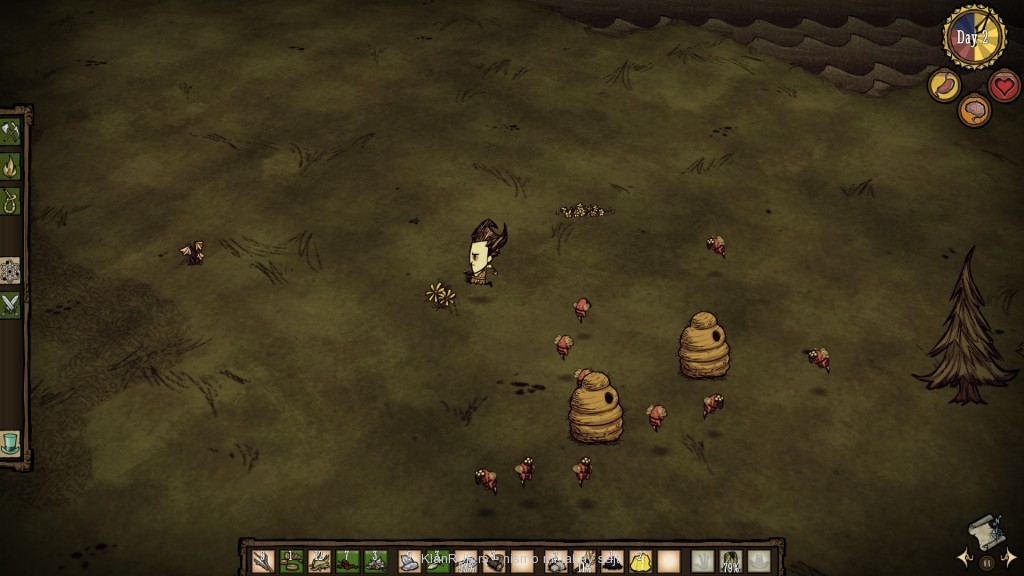Select the twigs inventory slot

tap(263, 561)
